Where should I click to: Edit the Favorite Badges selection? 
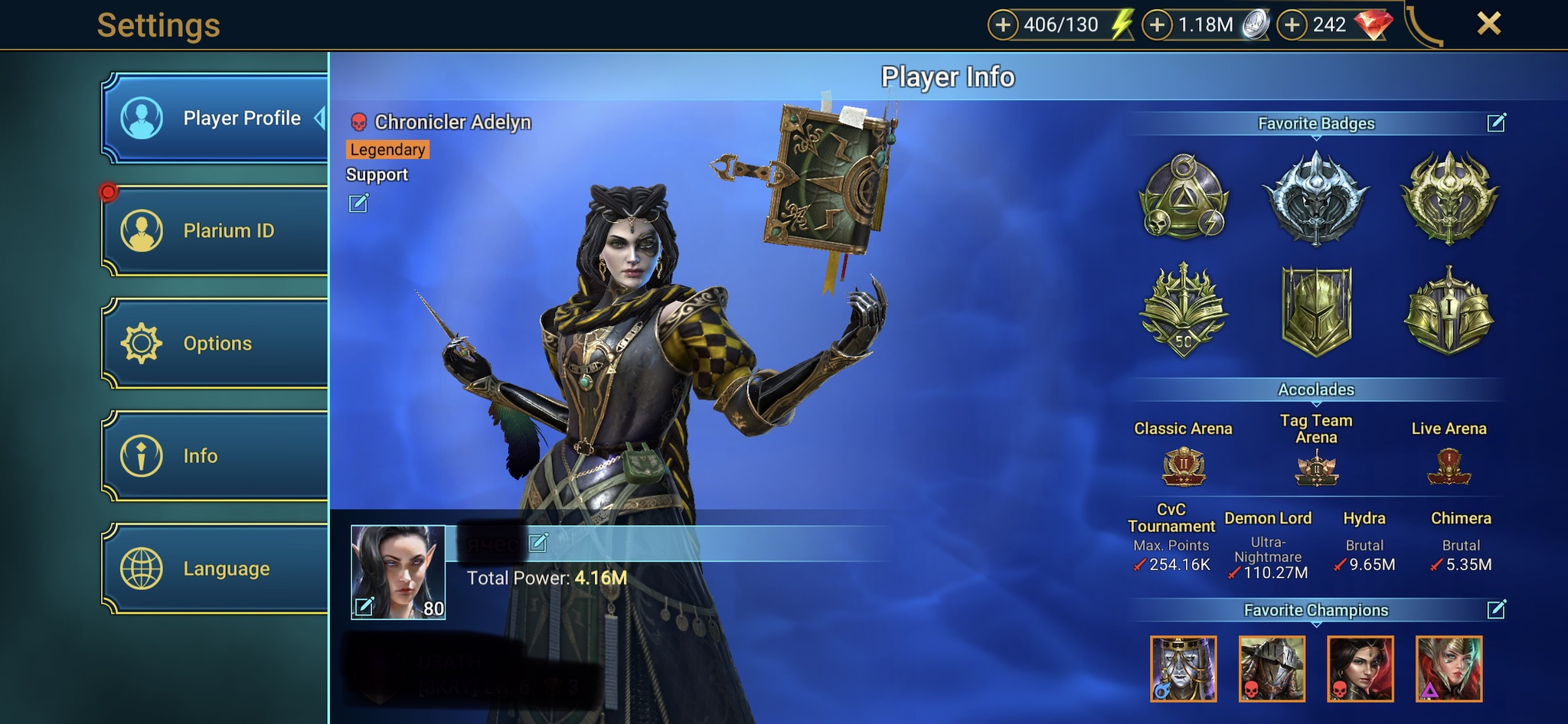click(x=1496, y=123)
